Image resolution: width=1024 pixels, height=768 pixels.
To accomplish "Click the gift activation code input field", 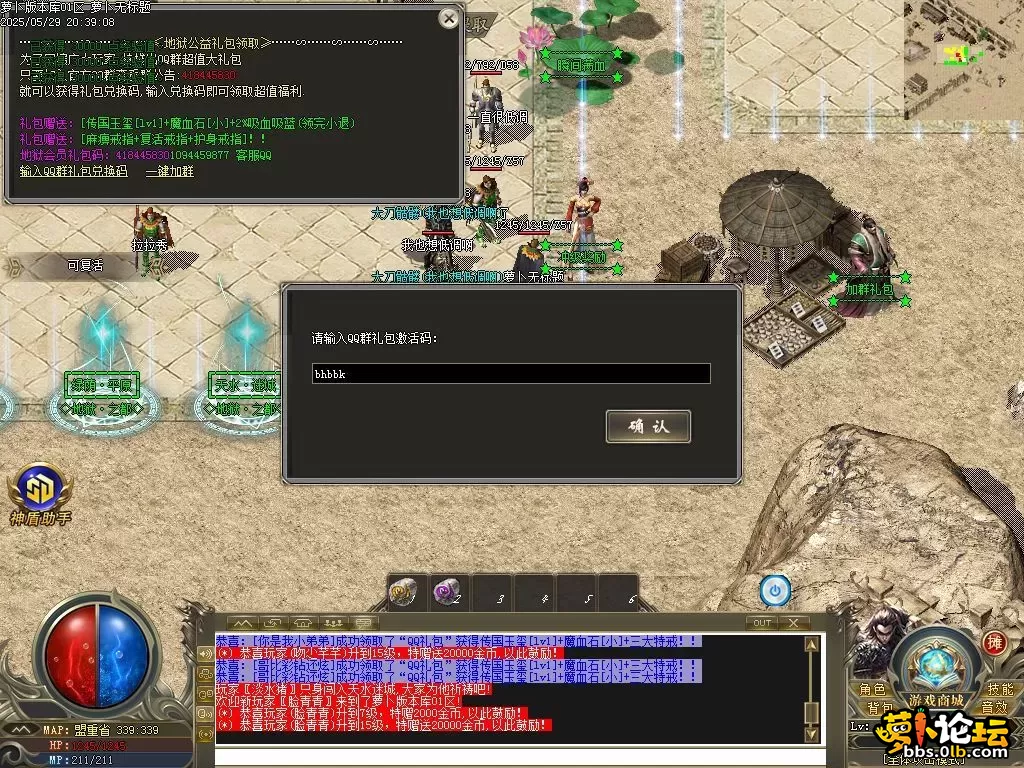I will tap(511, 374).
